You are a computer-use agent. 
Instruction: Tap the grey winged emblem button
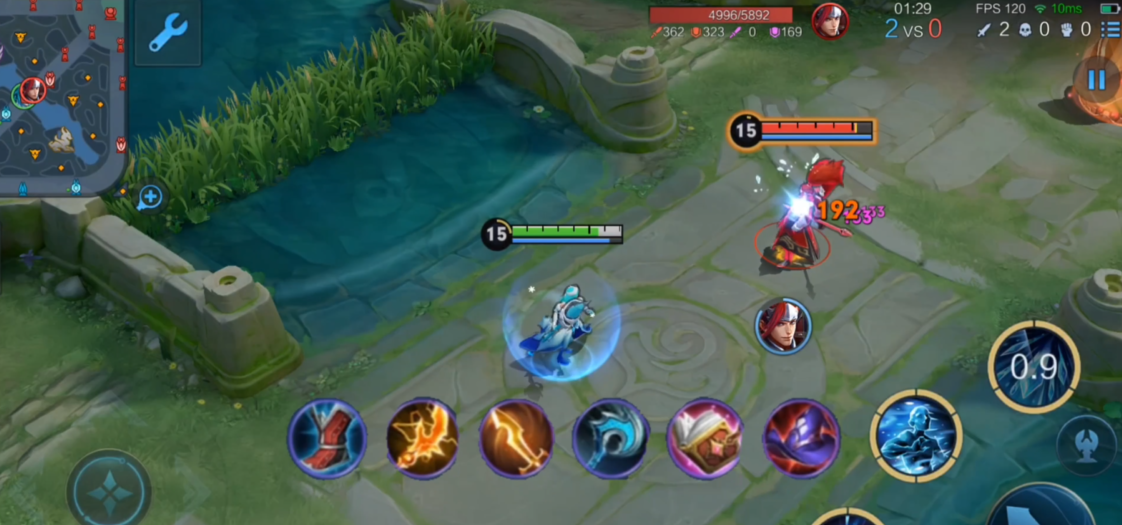tap(1088, 441)
